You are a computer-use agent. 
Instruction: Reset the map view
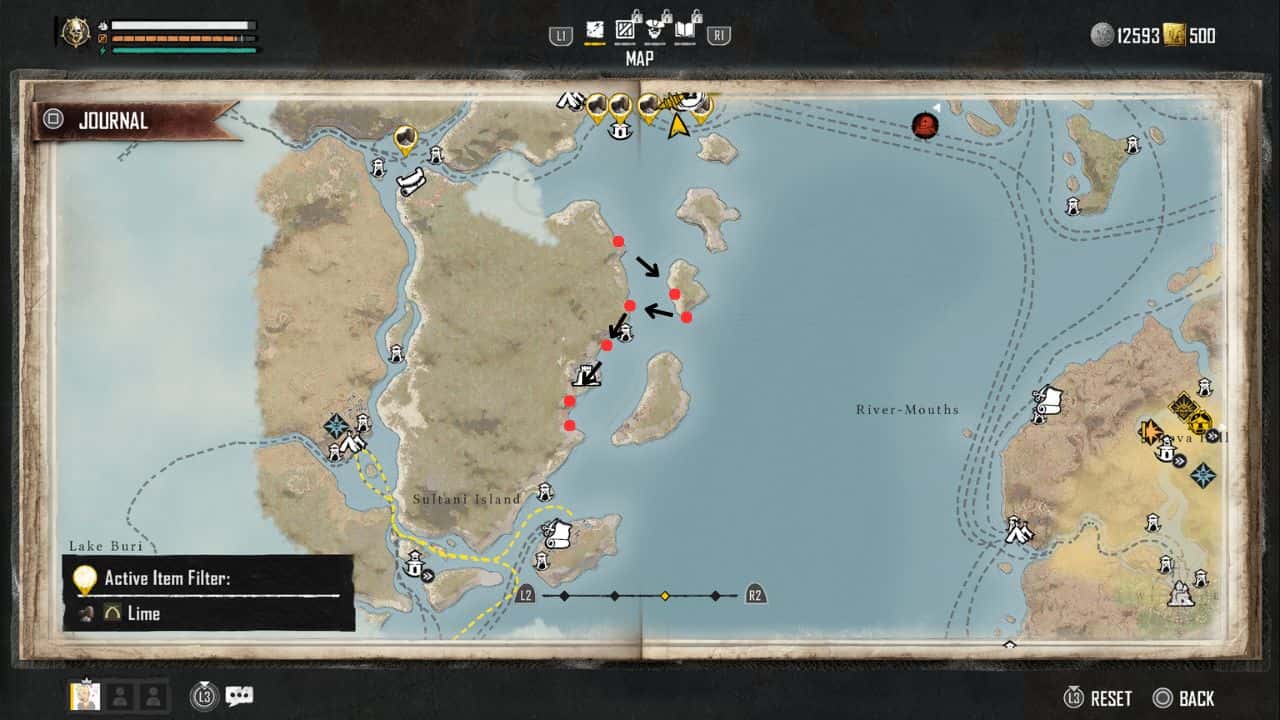[1099, 698]
